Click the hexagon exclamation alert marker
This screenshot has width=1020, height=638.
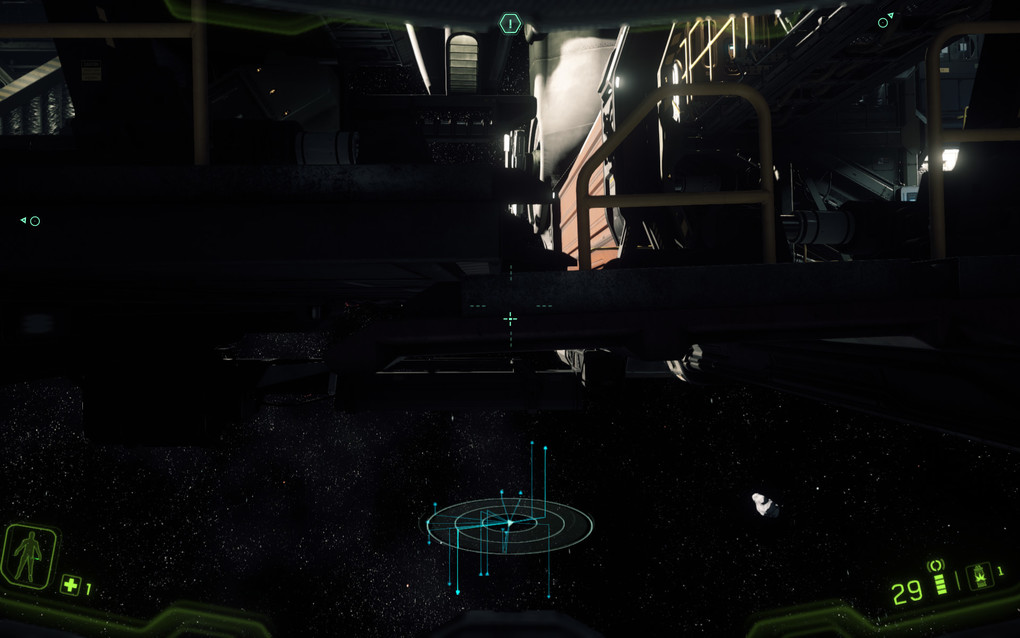pos(510,22)
